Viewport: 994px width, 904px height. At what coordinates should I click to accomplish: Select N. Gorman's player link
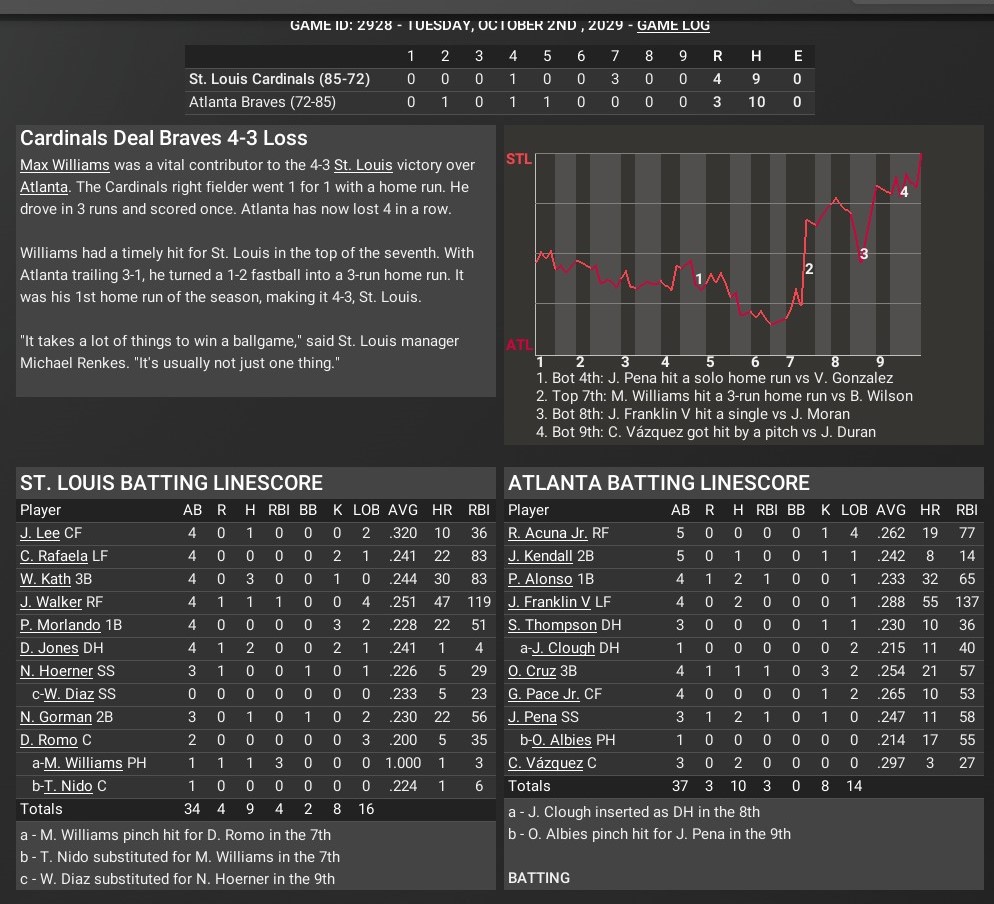(x=55, y=717)
